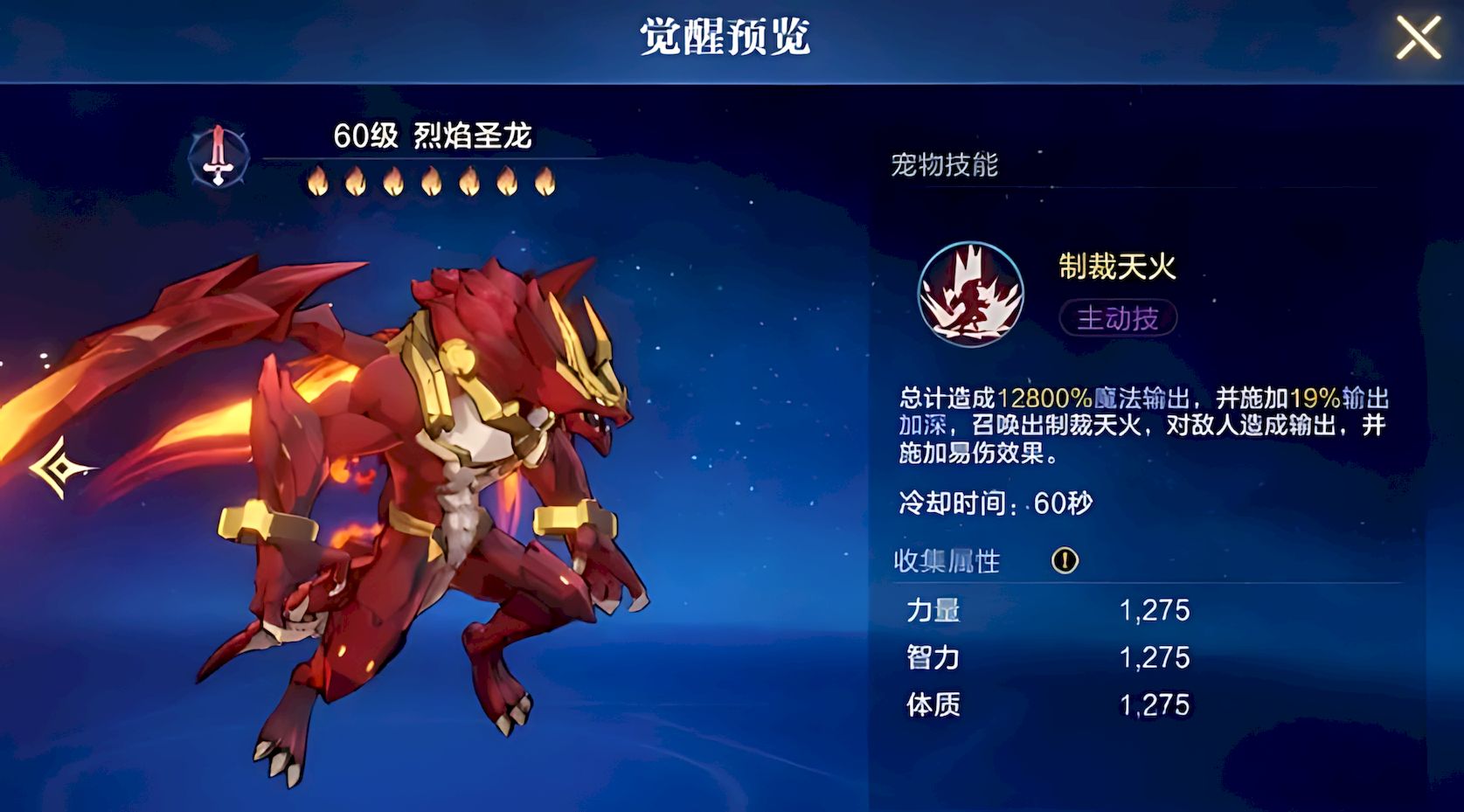Screen dimensions: 1464x812
Task: Tap the 主动技 active skill tag
Action: pyautogui.click(x=1118, y=318)
